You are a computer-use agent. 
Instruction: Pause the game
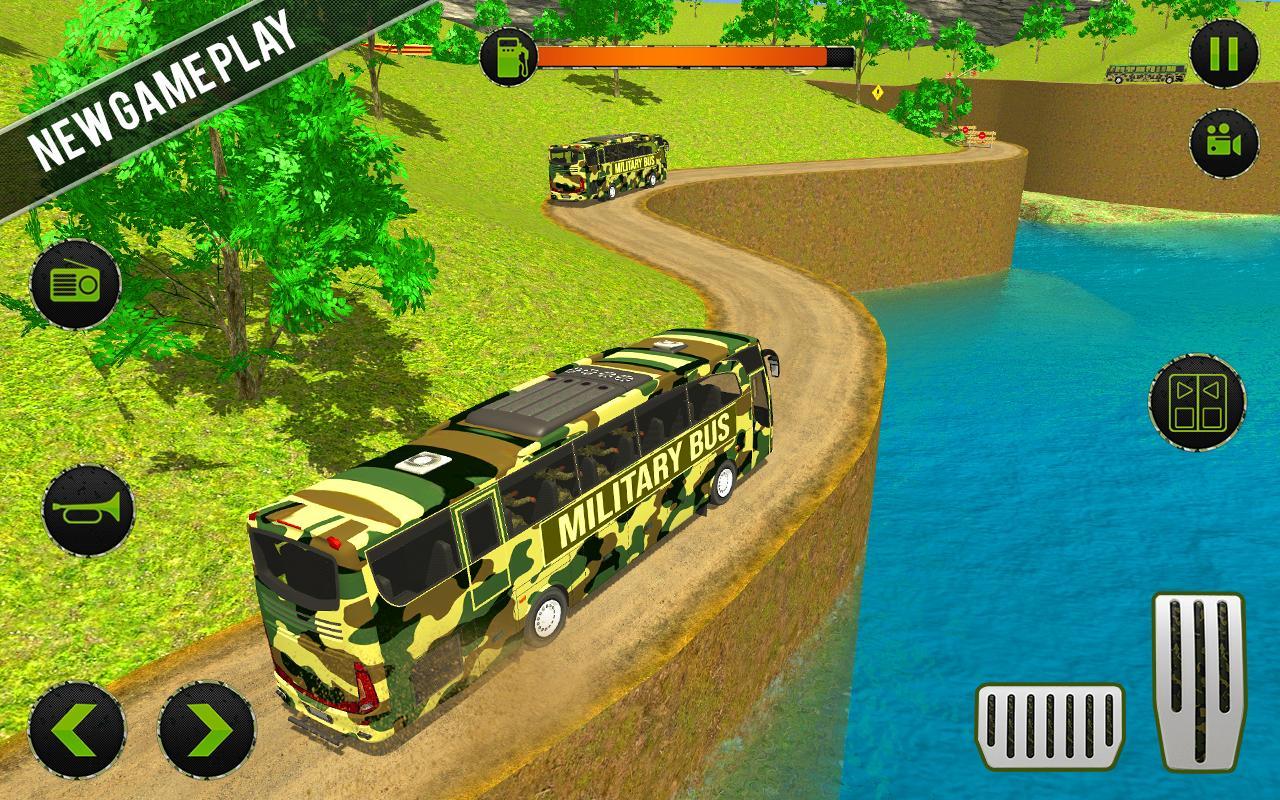[1224, 53]
